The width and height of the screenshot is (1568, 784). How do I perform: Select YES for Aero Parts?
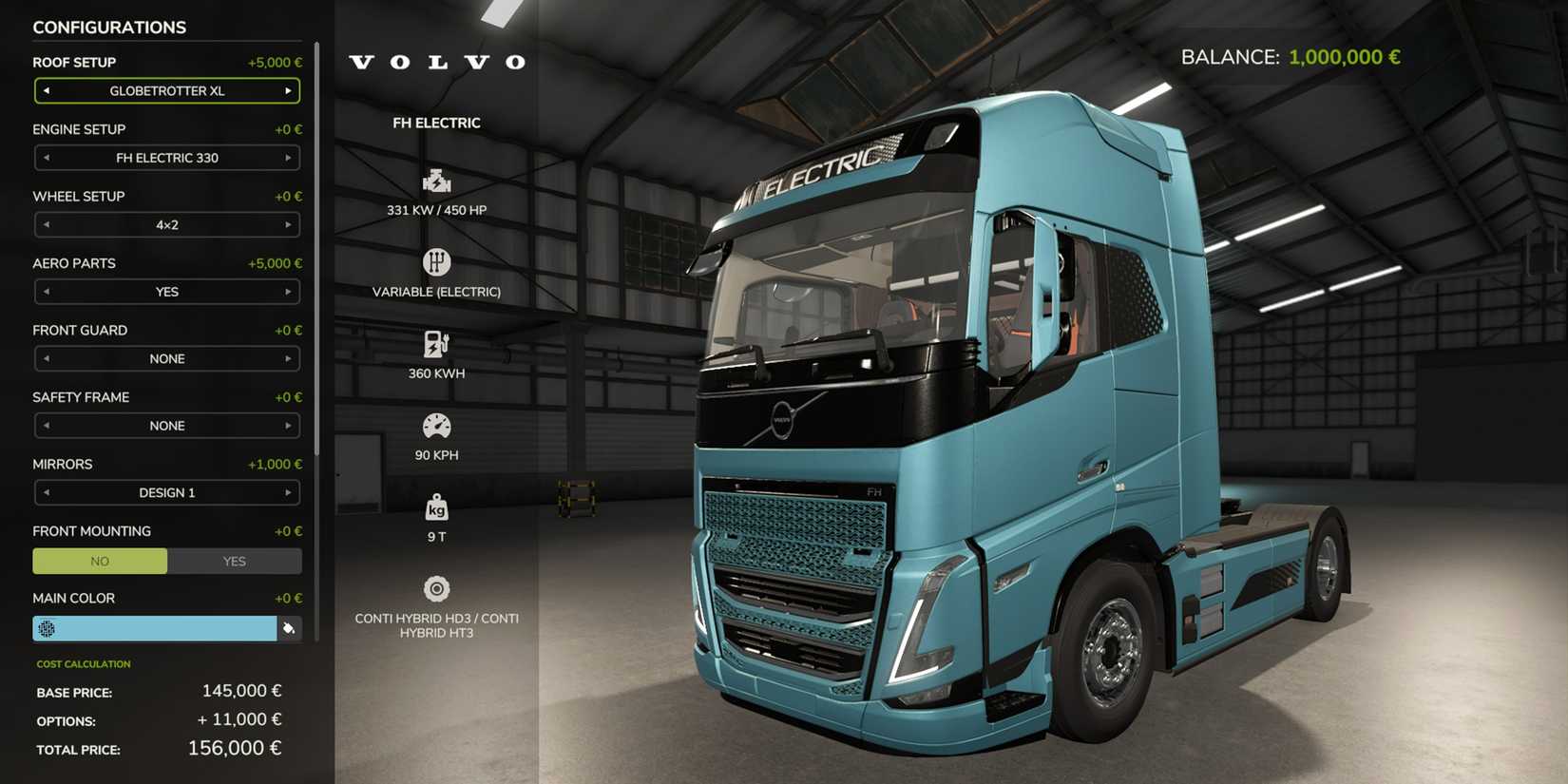click(166, 291)
